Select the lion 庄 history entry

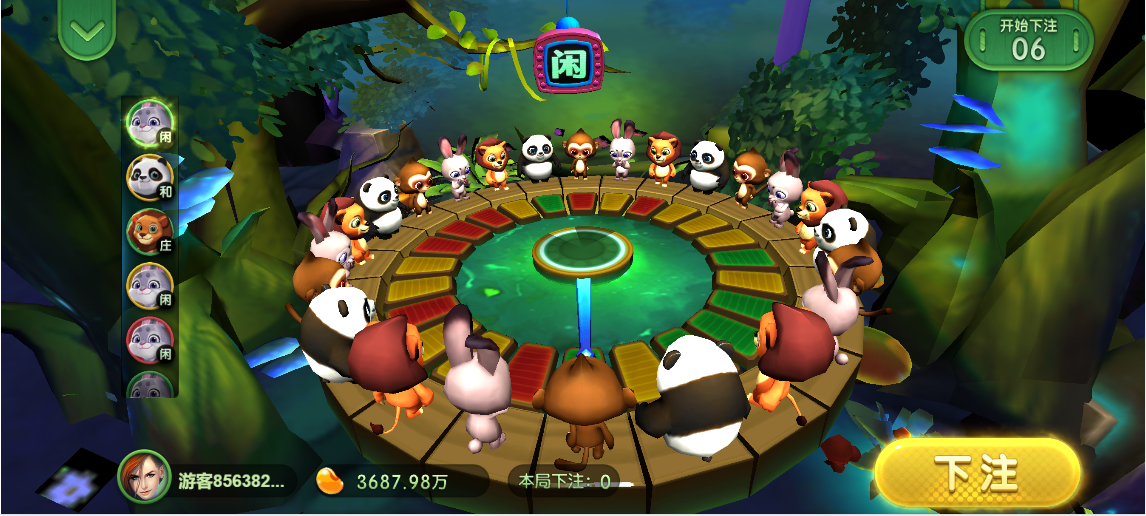tap(149, 232)
